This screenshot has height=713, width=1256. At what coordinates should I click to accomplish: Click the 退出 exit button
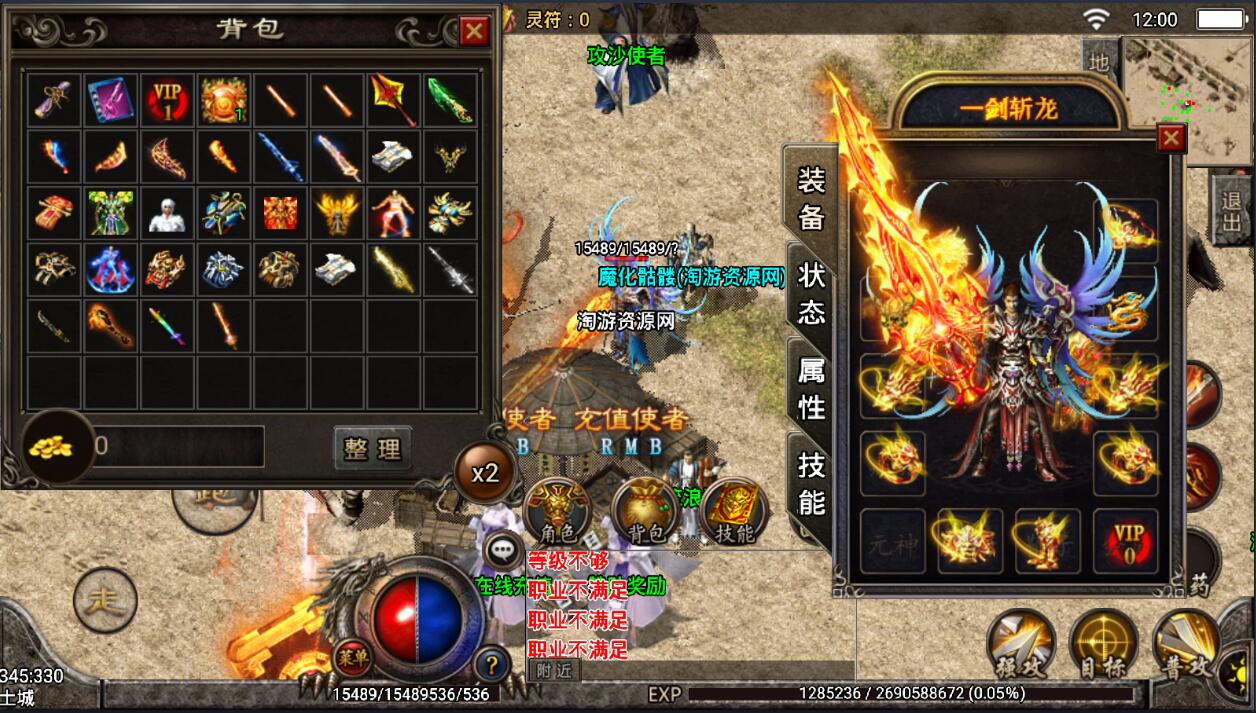point(1231,211)
